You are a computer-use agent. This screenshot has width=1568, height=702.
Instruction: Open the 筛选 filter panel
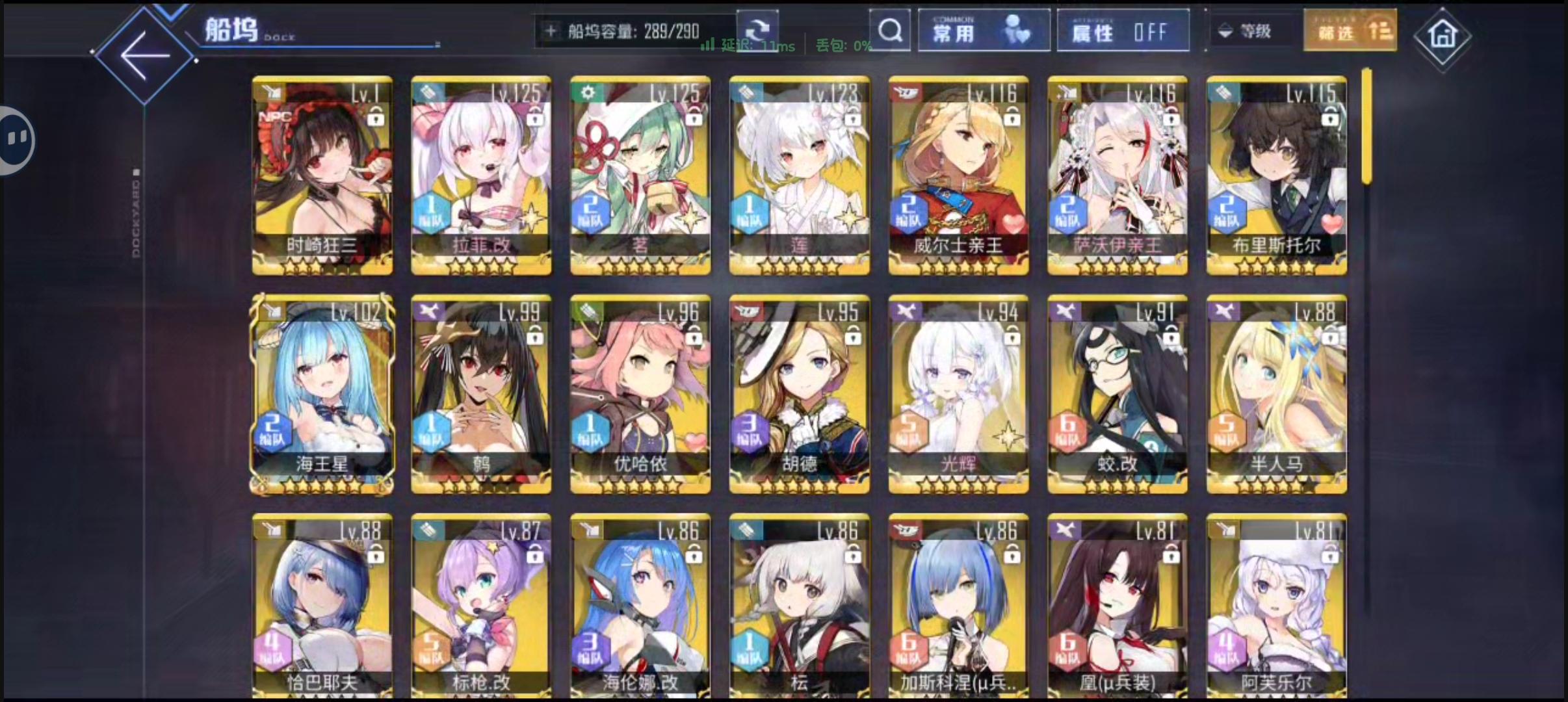coord(1350,30)
